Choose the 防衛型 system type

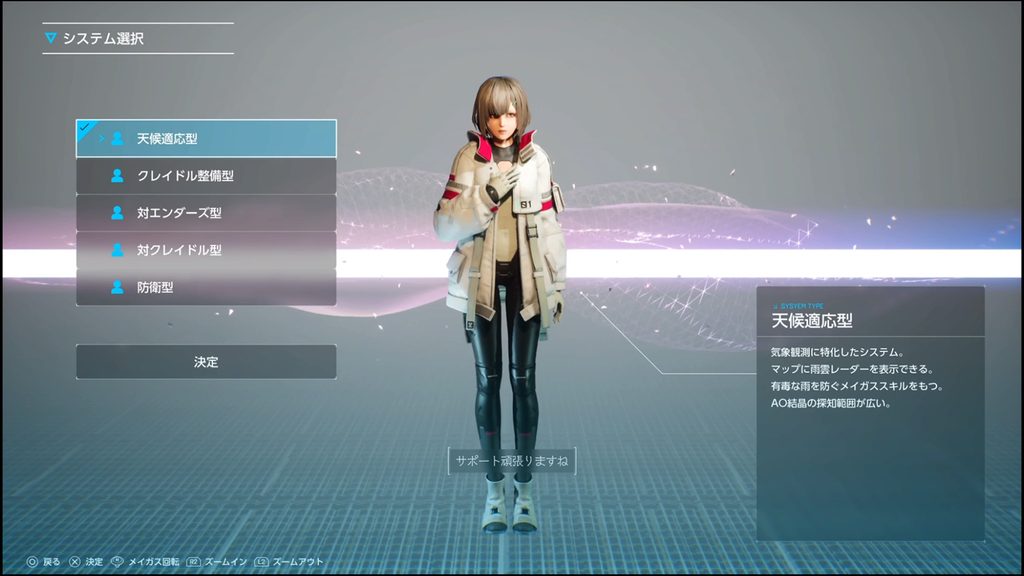[206, 287]
